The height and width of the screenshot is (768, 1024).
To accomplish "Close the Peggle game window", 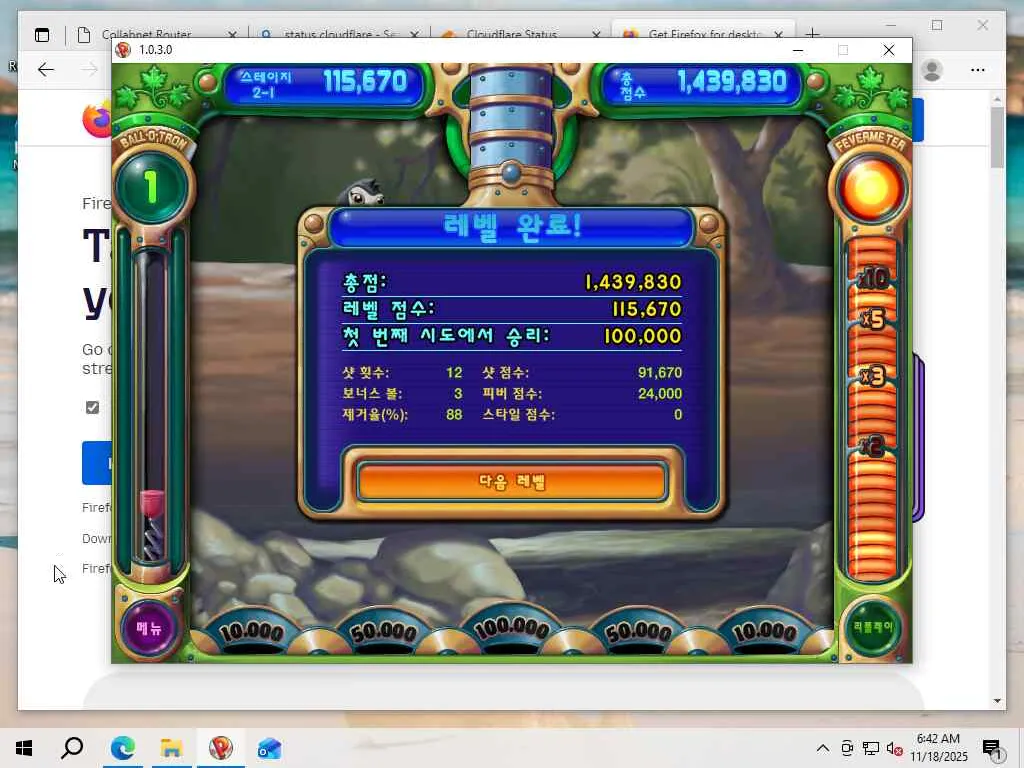I will (888, 50).
